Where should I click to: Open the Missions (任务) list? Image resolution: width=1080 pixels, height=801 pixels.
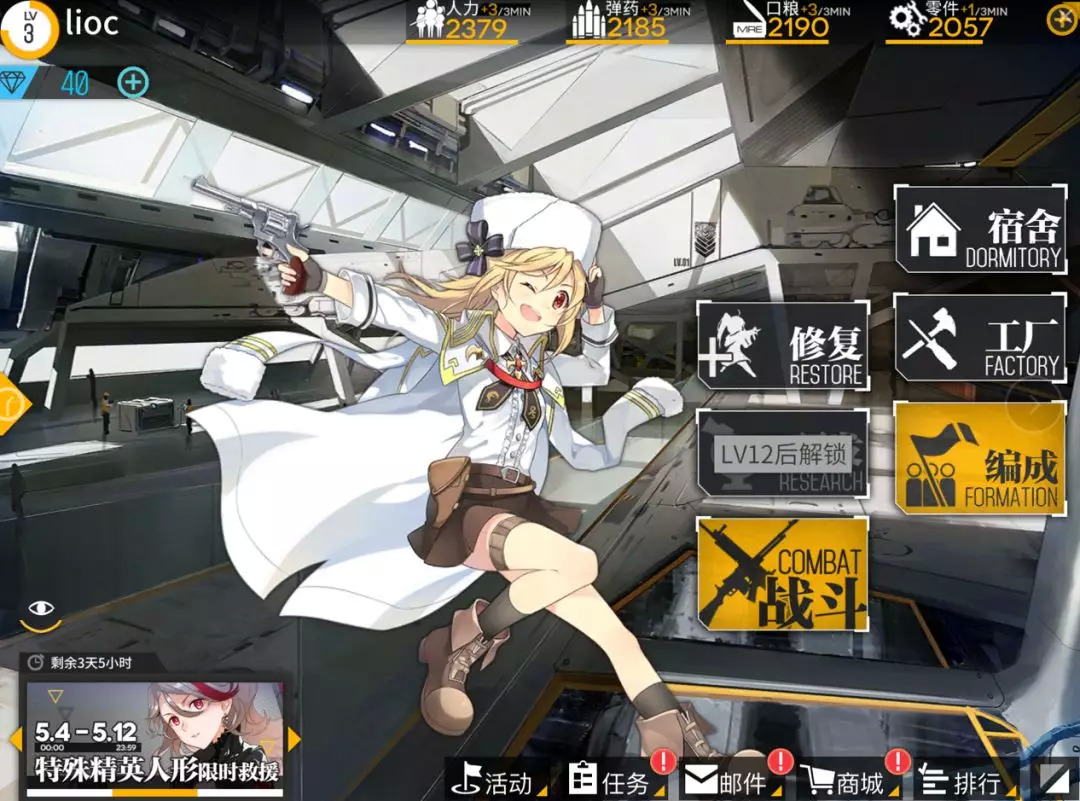click(614, 780)
